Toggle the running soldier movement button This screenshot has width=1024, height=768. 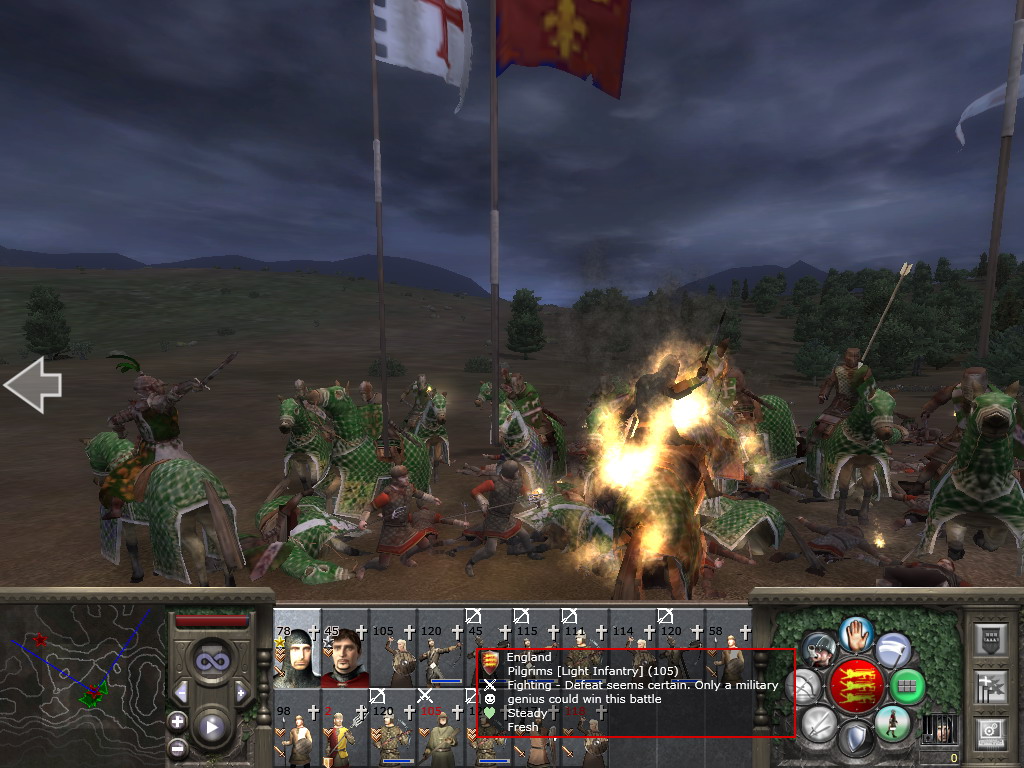[892, 723]
